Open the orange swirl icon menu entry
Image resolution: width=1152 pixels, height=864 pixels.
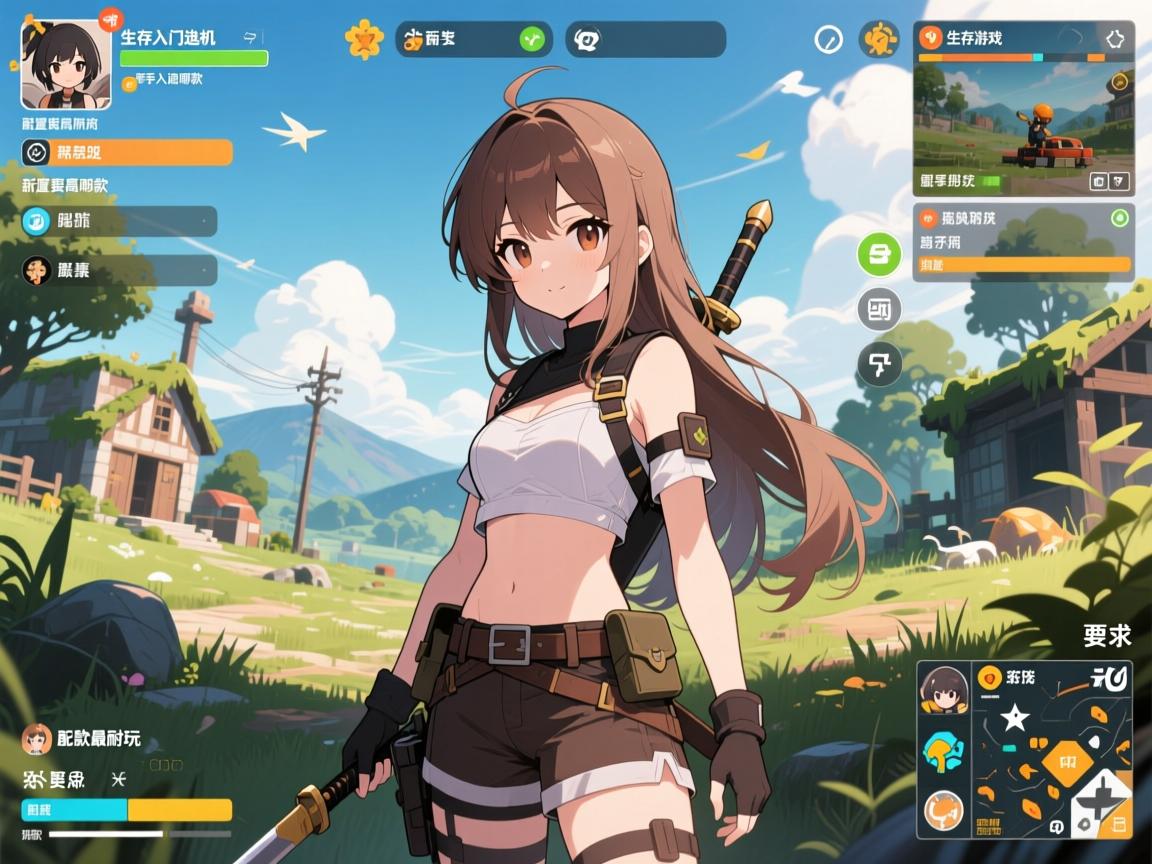(119, 270)
